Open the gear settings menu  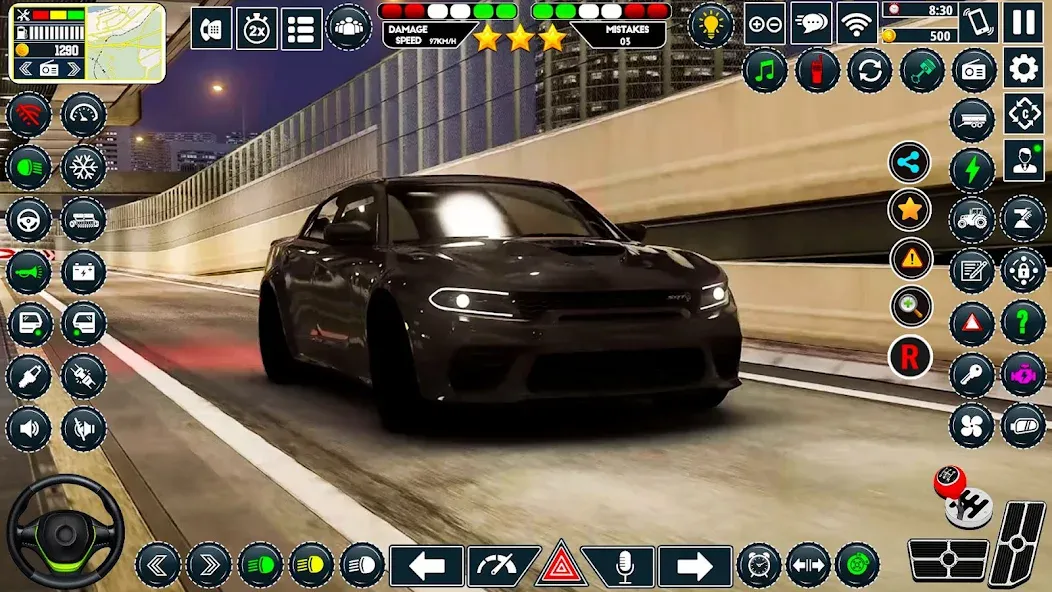(x=1024, y=68)
